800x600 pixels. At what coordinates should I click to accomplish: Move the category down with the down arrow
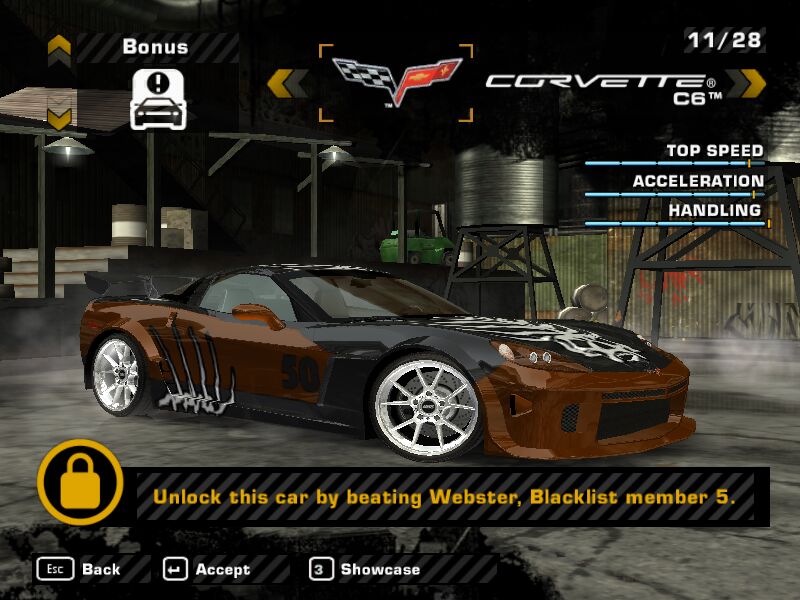click(59, 119)
